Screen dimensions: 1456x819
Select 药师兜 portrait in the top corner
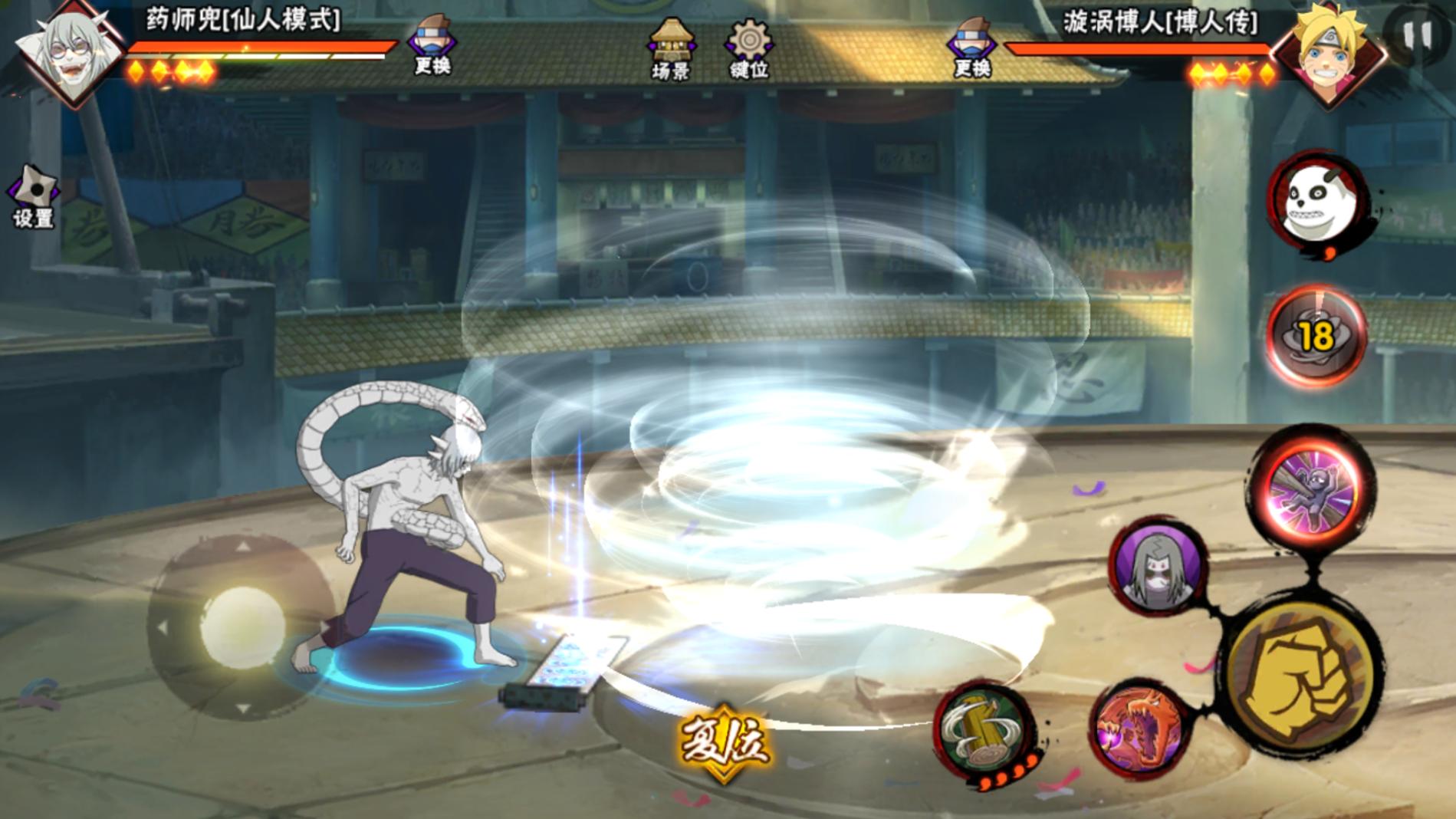[72, 51]
